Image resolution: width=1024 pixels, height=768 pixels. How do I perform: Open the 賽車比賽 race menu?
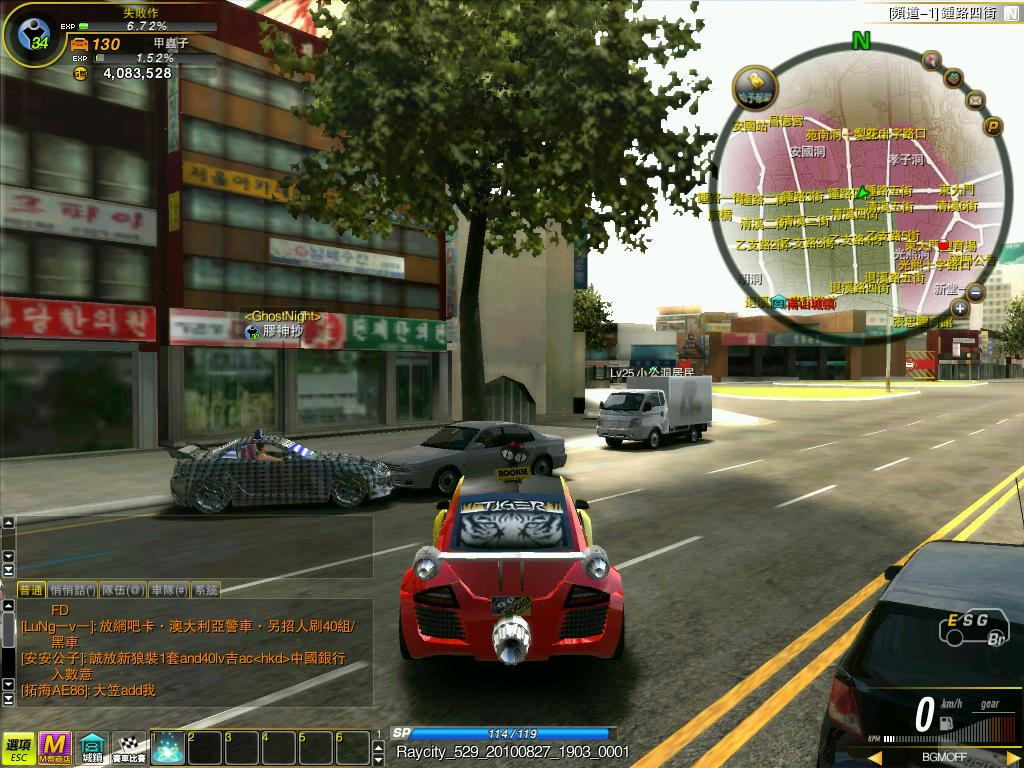tap(128, 747)
